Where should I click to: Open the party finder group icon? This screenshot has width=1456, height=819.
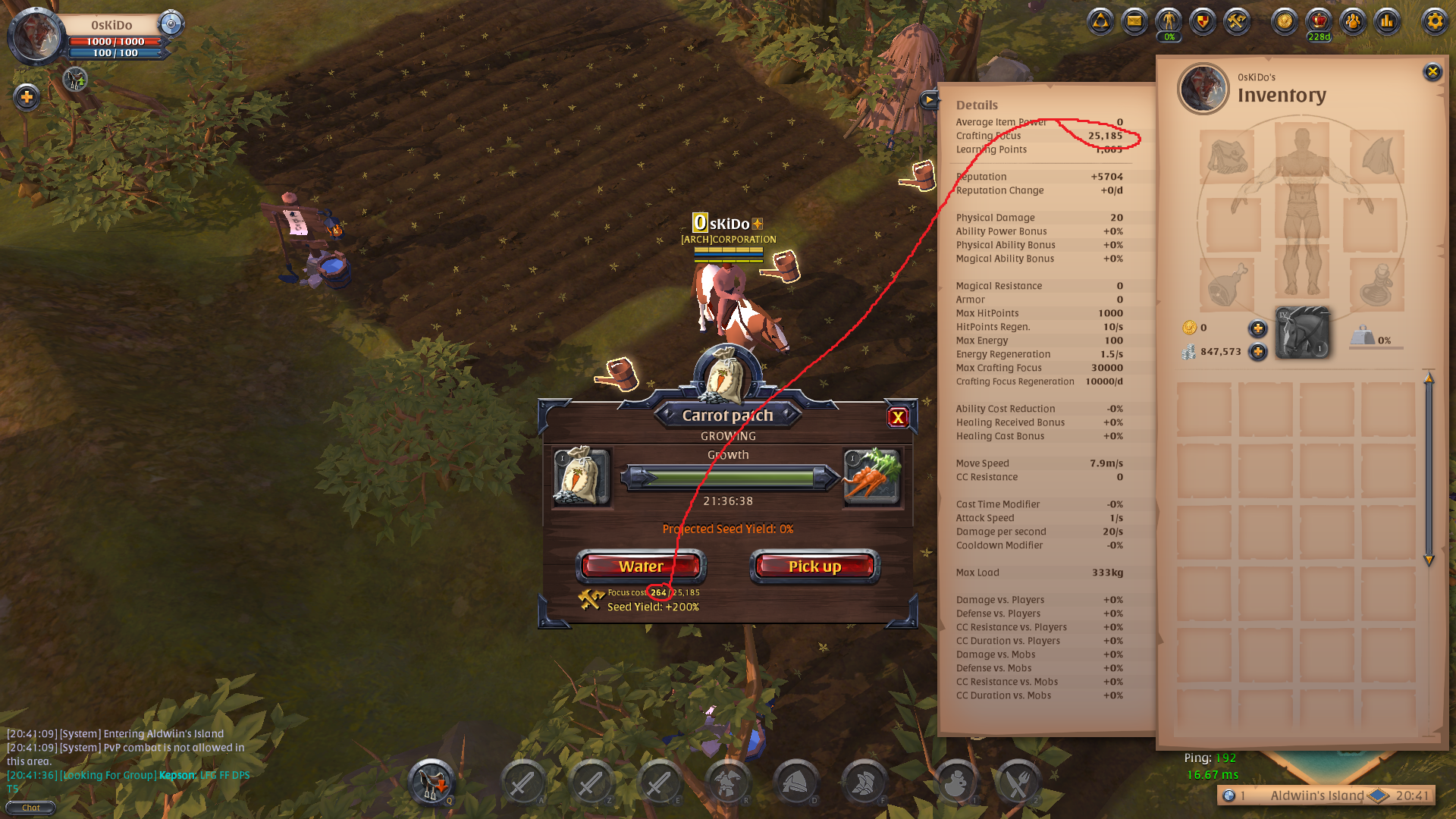point(1353,23)
